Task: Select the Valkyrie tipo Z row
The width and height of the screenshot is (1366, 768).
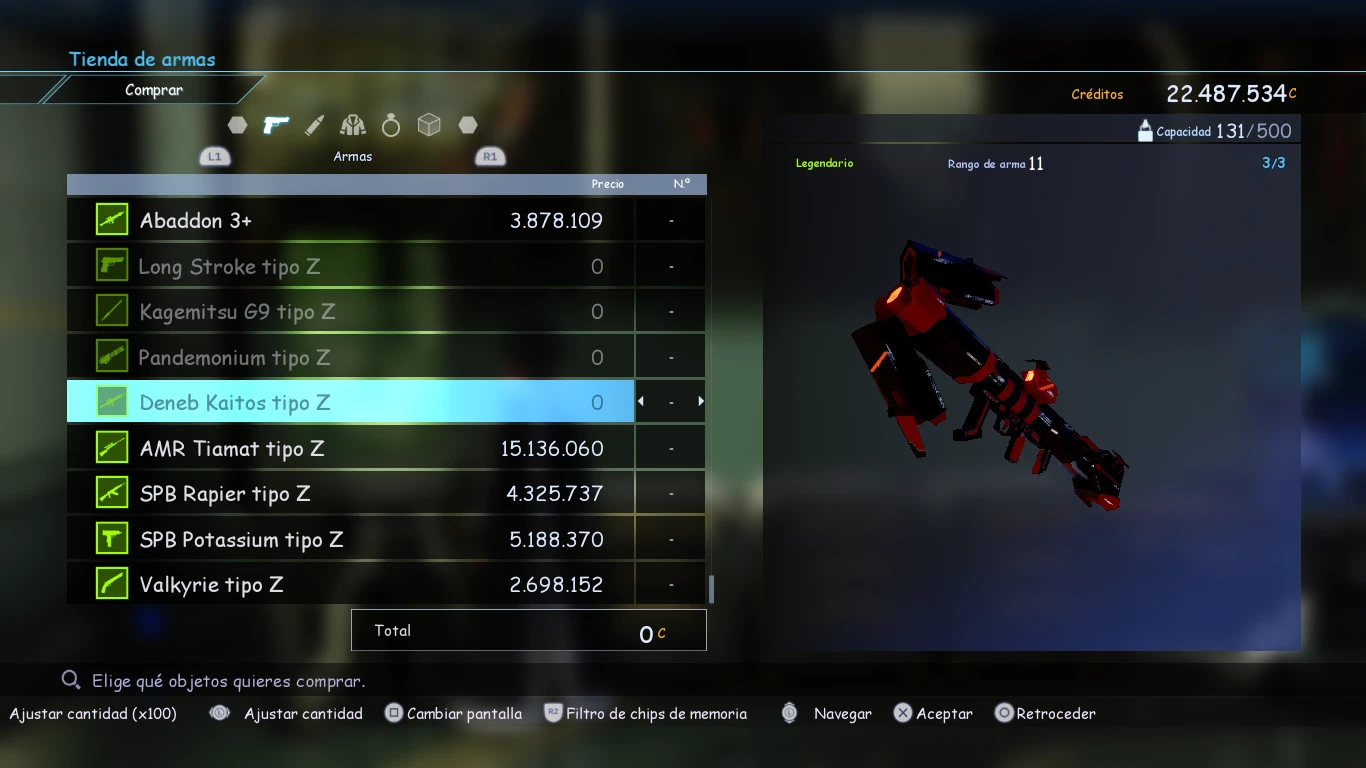Action: pos(350,584)
